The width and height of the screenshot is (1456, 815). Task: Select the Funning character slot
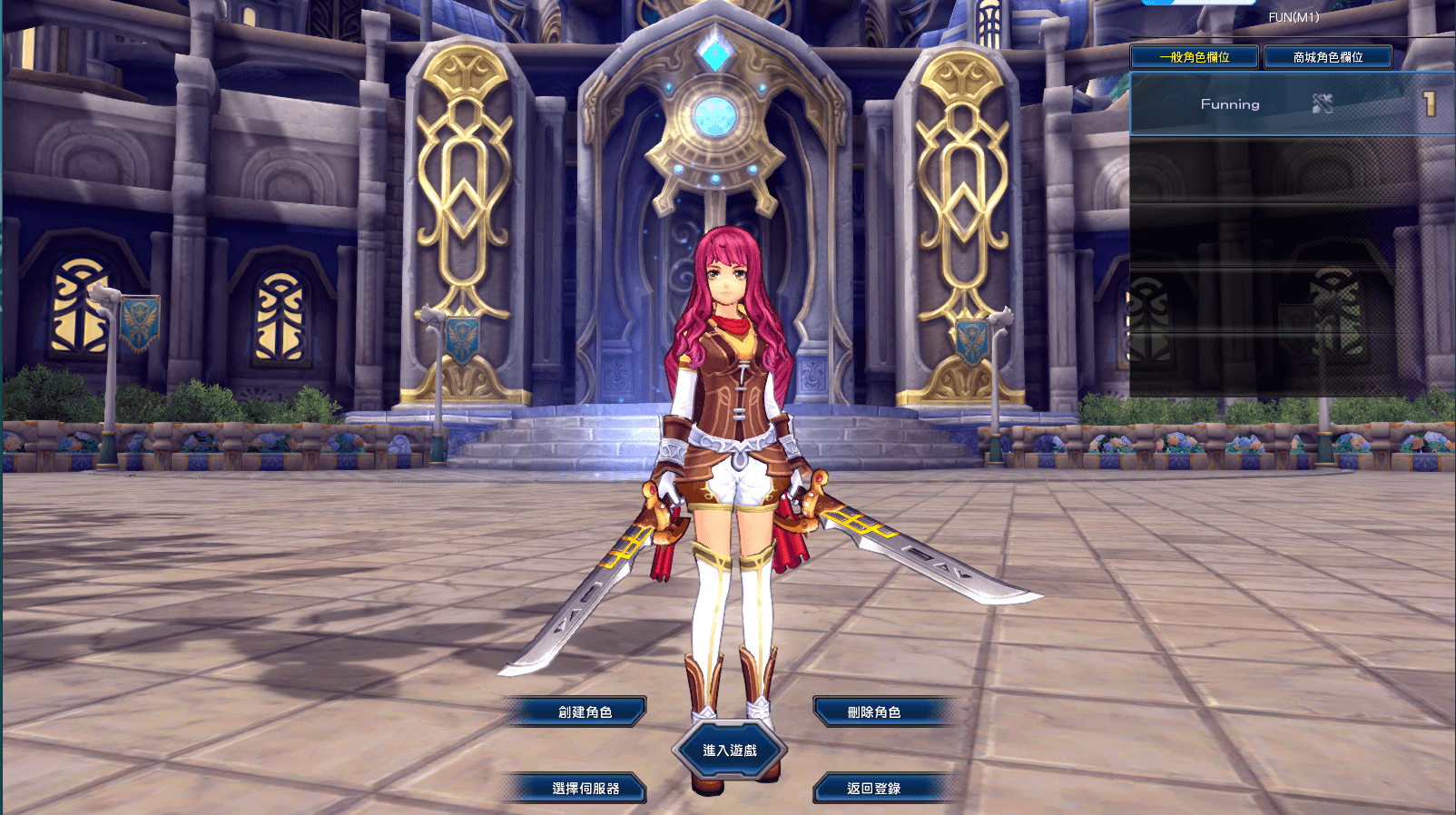pyautogui.click(x=1289, y=103)
